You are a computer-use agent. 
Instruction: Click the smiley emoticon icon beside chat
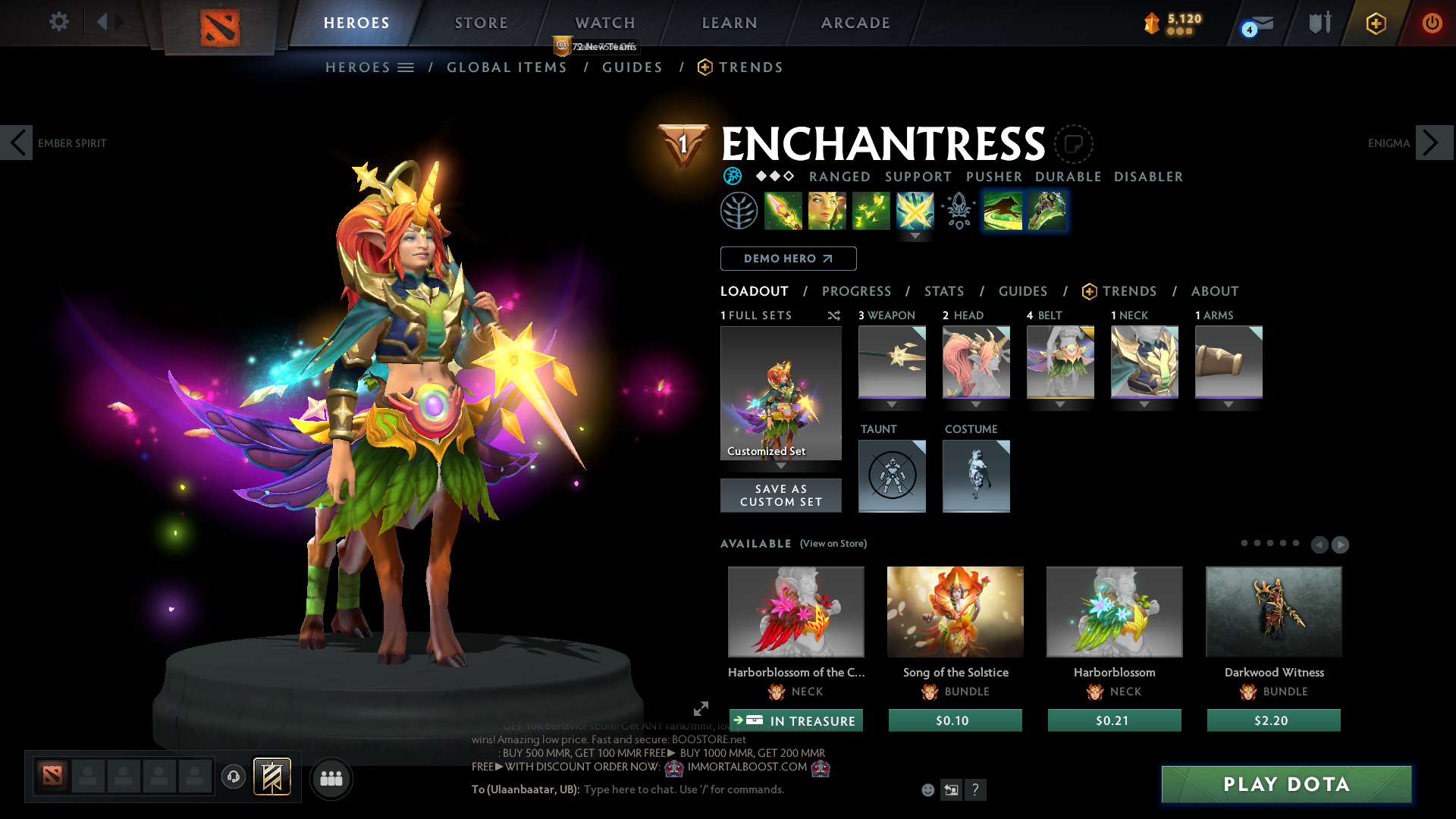point(927,789)
